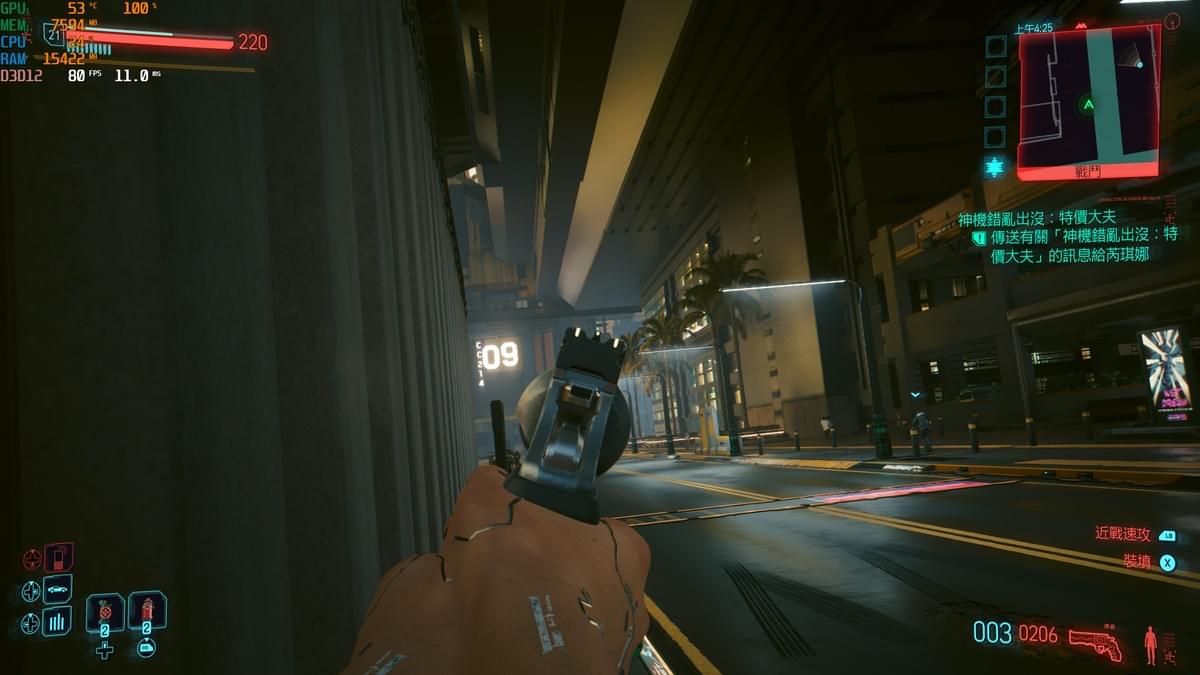Click the equipped revolver weapon icon

tap(1095, 641)
